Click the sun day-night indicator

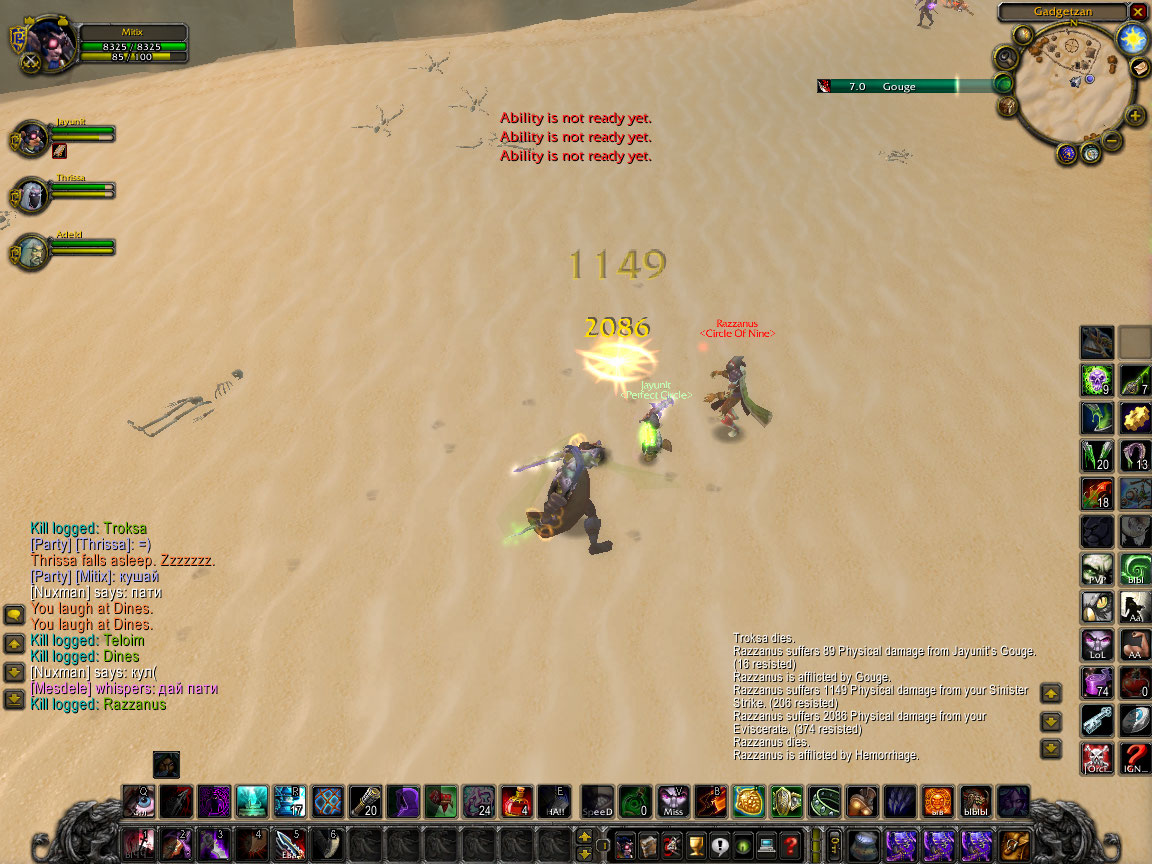click(1132, 39)
